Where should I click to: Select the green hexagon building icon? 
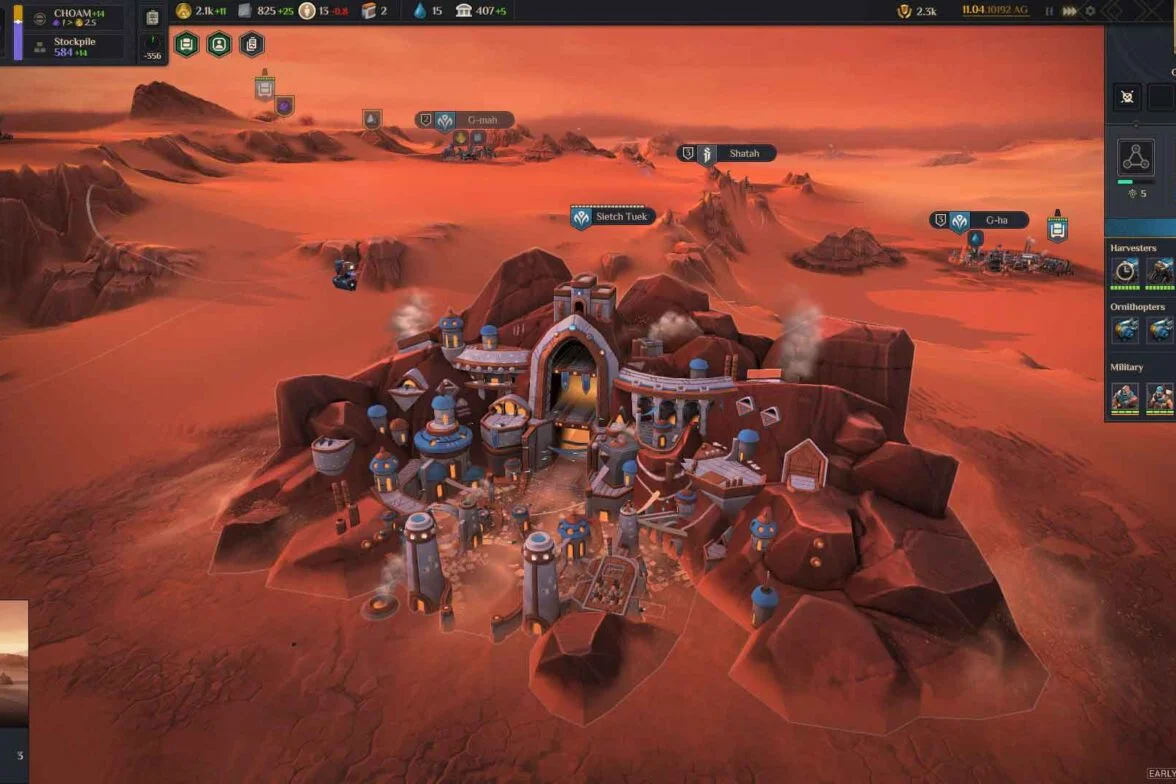coord(186,44)
